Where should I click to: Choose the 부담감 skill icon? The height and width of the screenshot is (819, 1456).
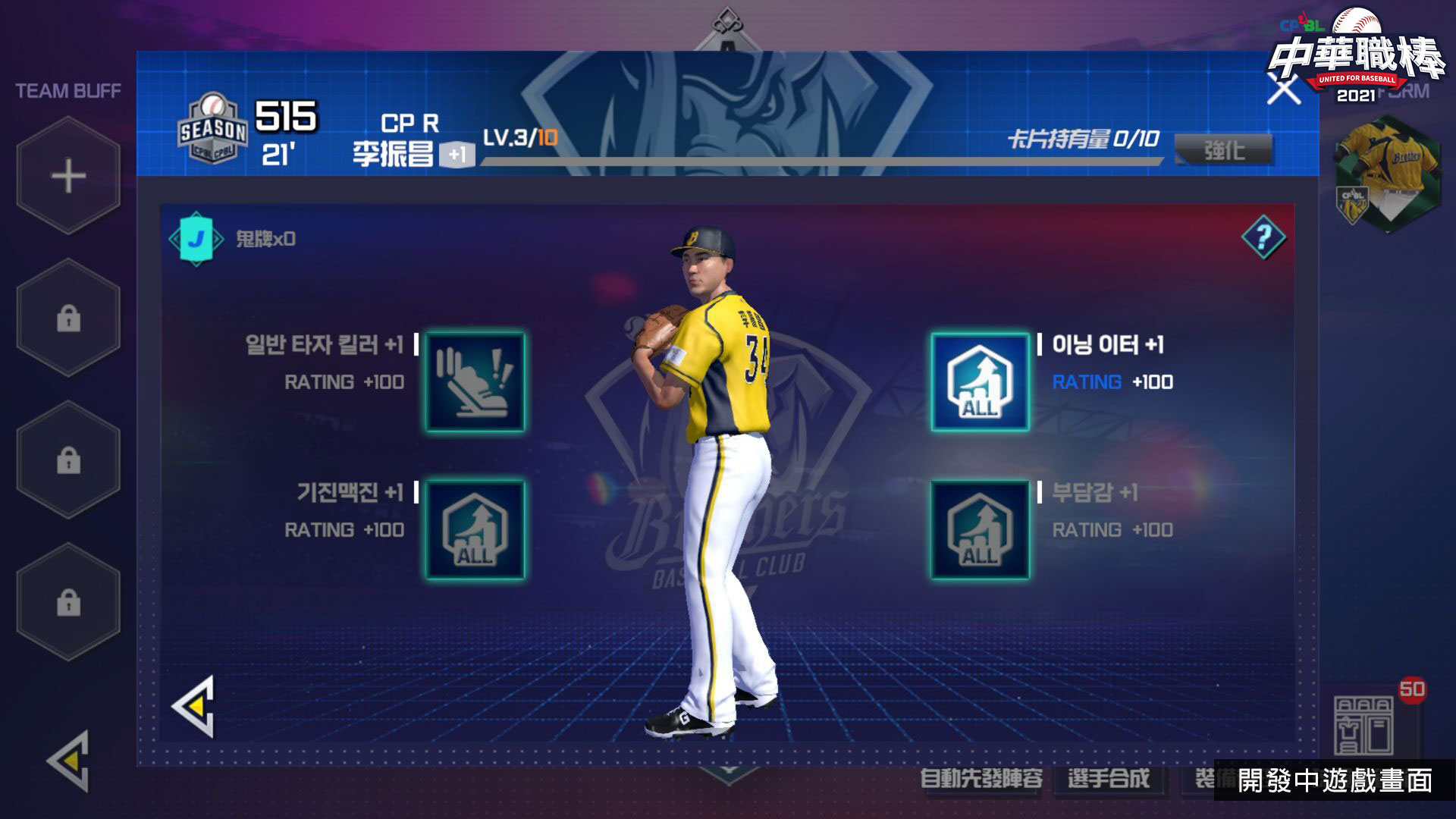(980, 529)
